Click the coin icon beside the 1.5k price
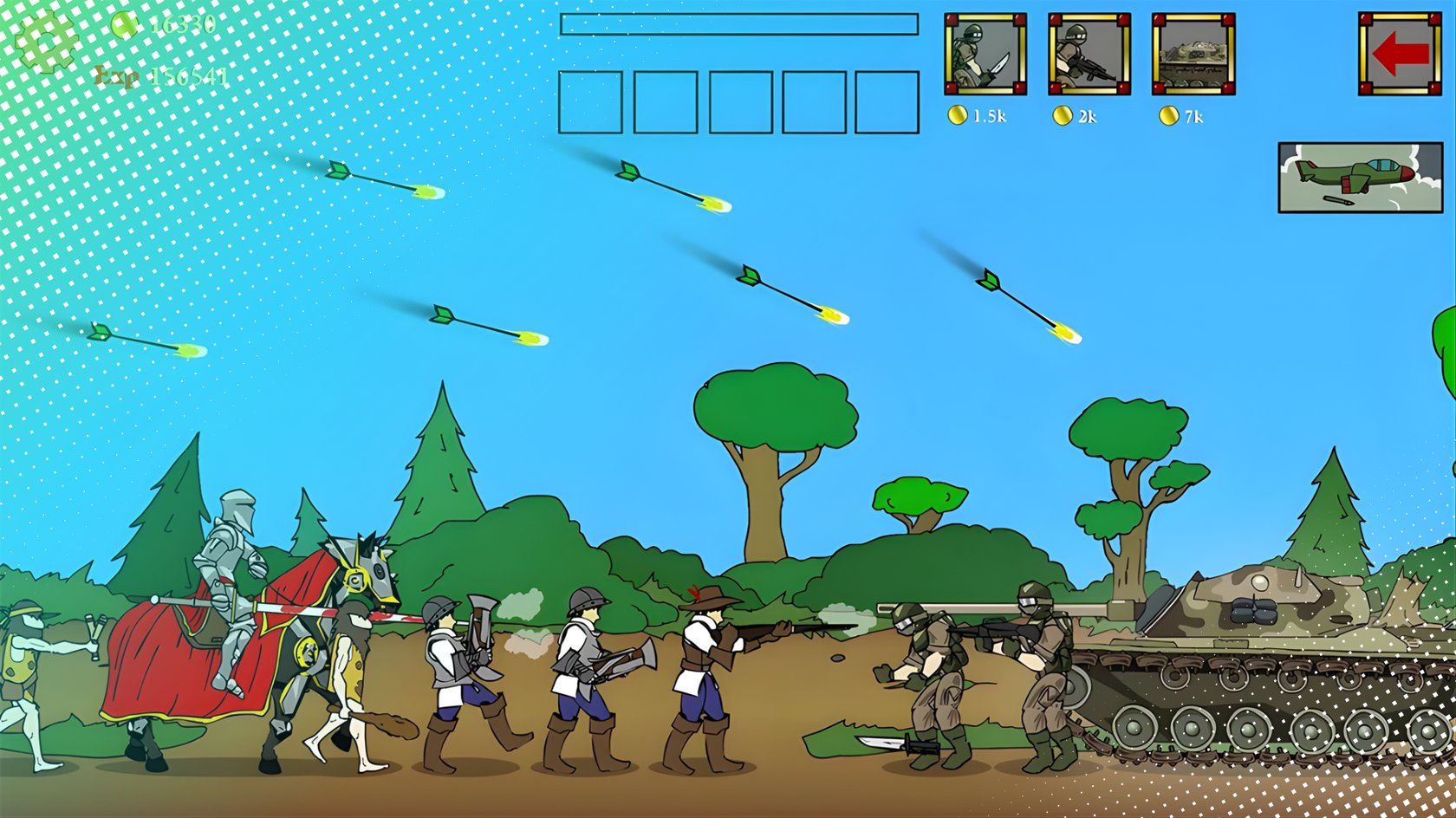Image resolution: width=1456 pixels, height=818 pixels. click(x=960, y=114)
